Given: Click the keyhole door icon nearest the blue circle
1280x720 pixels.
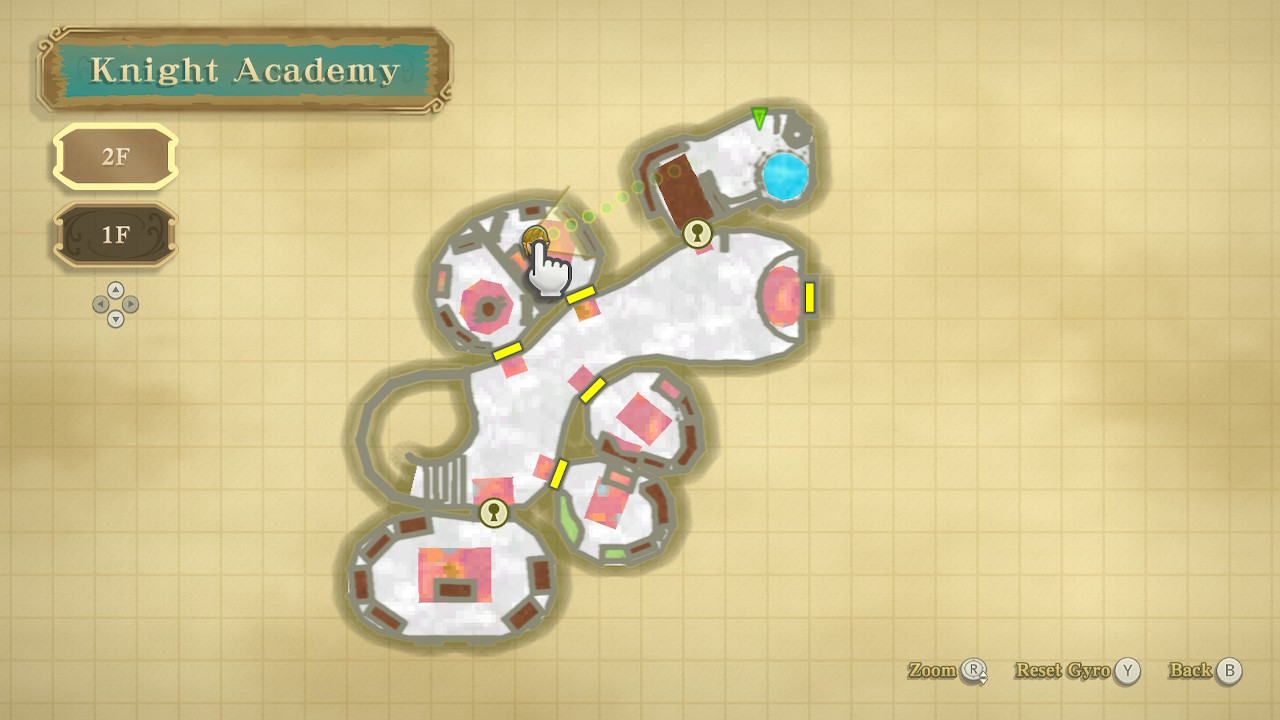Looking at the screenshot, I should point(697,234).
